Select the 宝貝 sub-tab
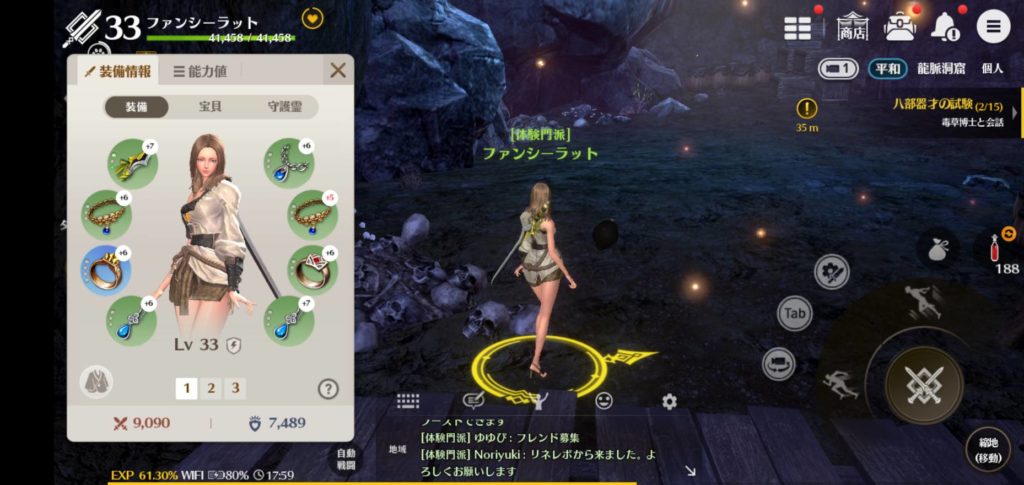The height and width of the screenshot is (485, 1024). click(211, 107)
